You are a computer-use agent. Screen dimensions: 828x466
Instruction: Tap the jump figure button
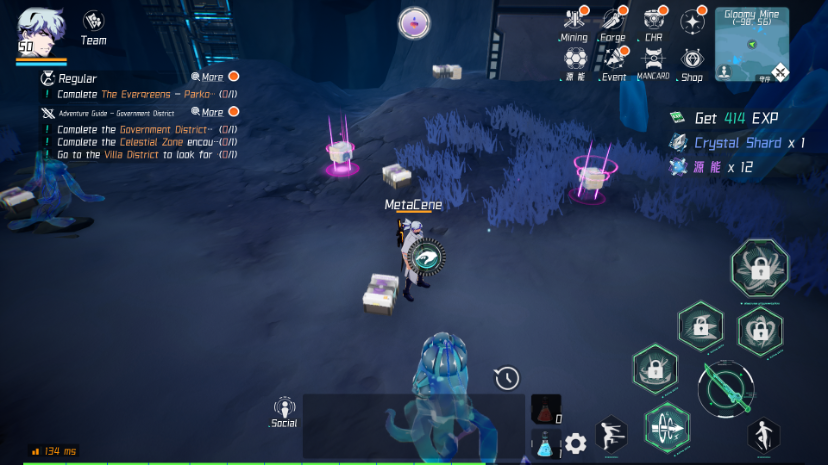(x=764, y=433)
